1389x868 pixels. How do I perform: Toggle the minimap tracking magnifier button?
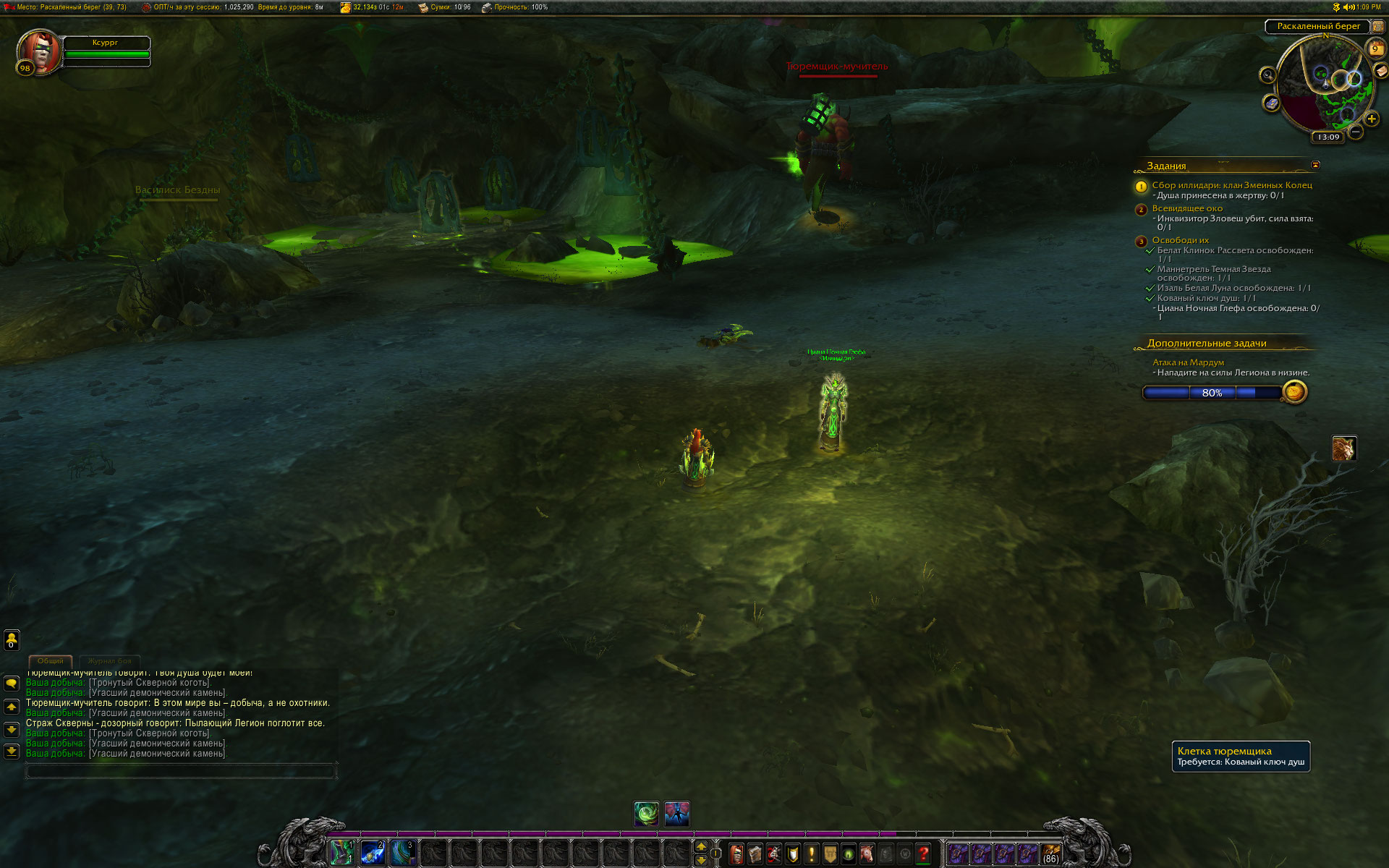point(1267,75)
